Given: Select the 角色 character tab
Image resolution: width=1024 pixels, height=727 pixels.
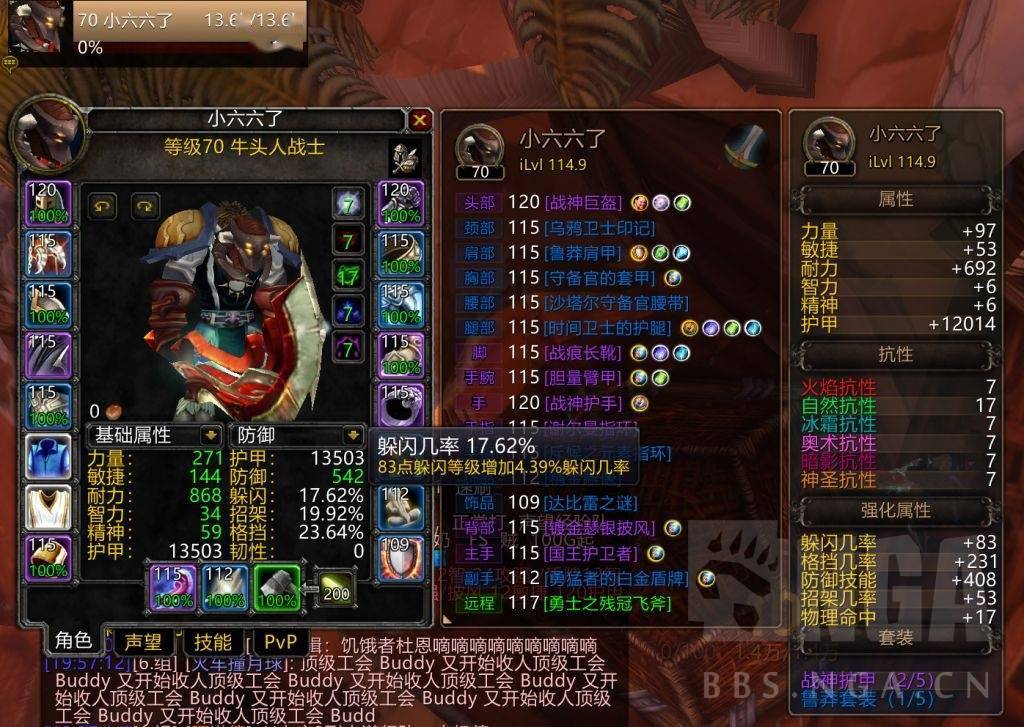Looking at the screenshot, I should [x=73, y=641].
